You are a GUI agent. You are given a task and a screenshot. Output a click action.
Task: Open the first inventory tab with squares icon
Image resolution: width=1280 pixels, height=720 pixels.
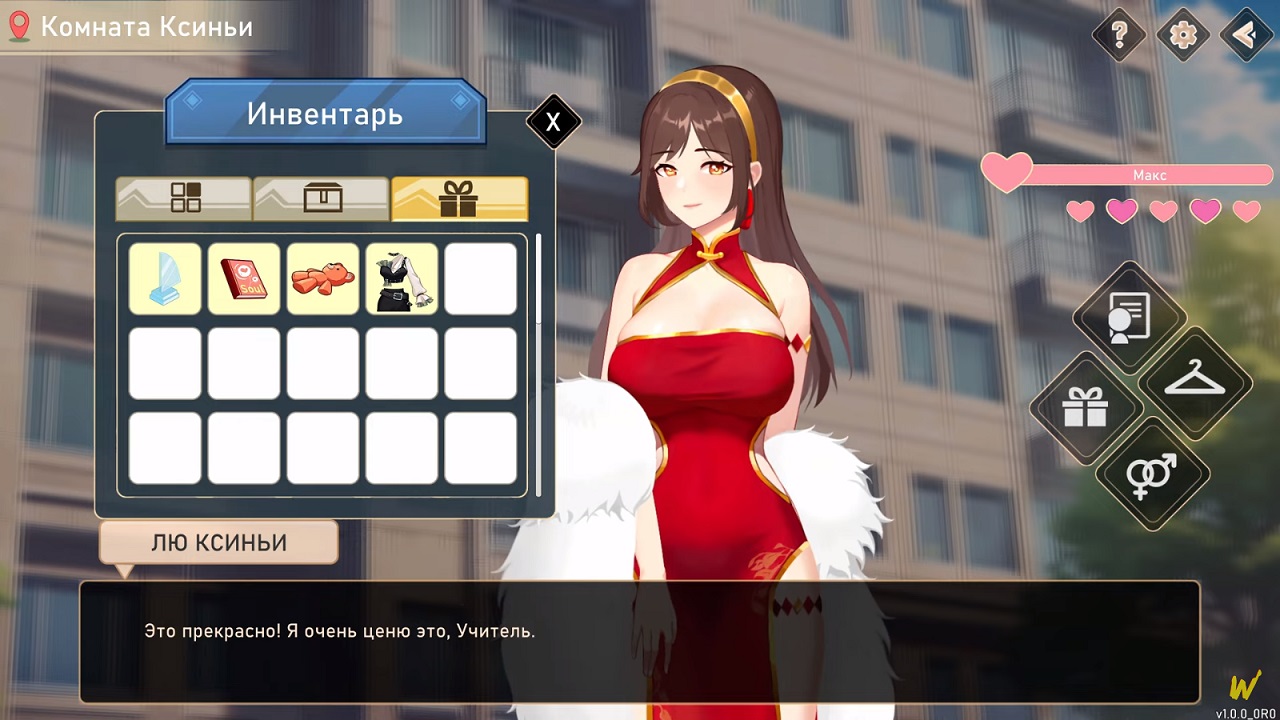coord(183,198)
